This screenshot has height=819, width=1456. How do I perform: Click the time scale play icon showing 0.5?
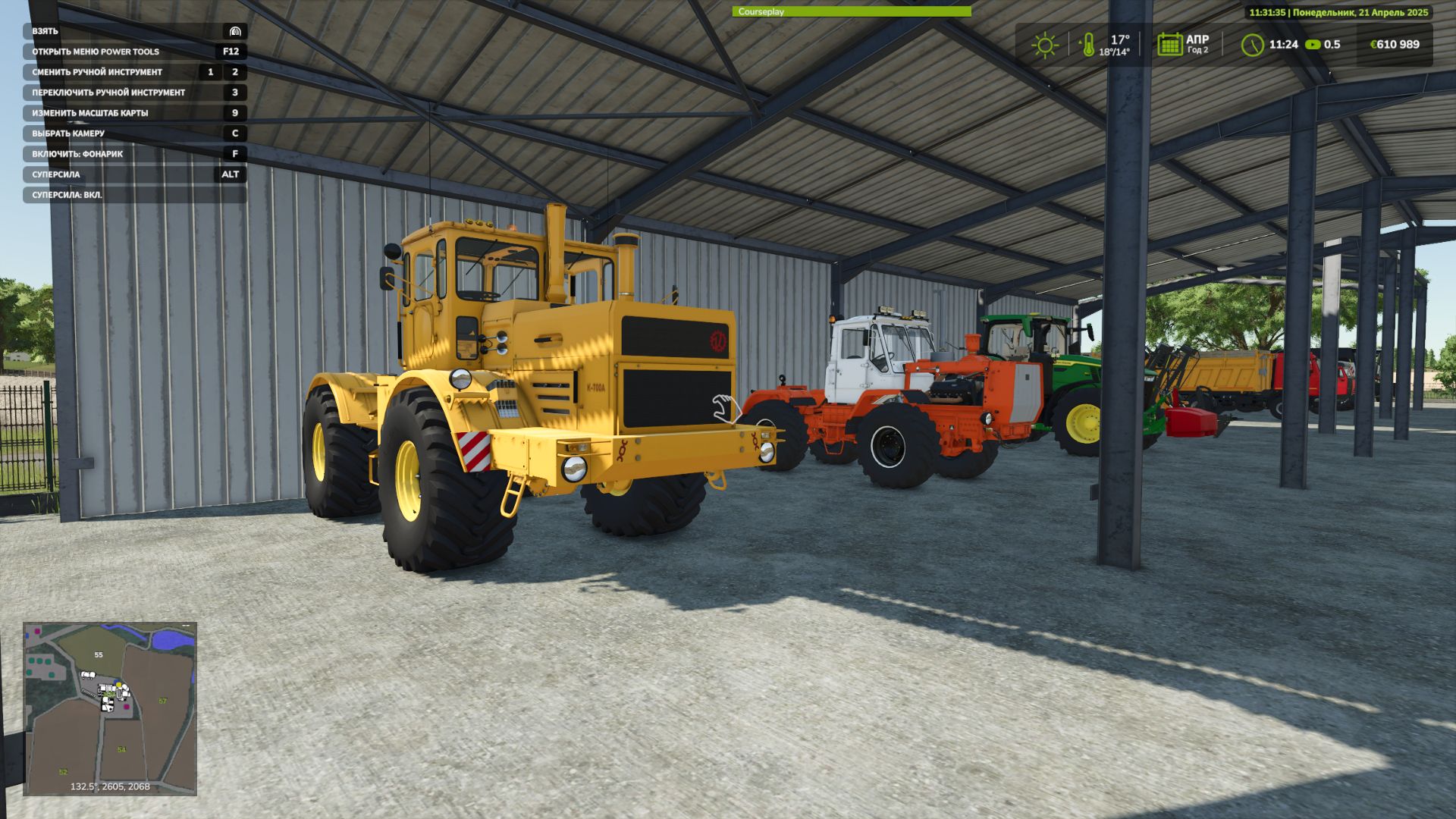coord(1314,45)
